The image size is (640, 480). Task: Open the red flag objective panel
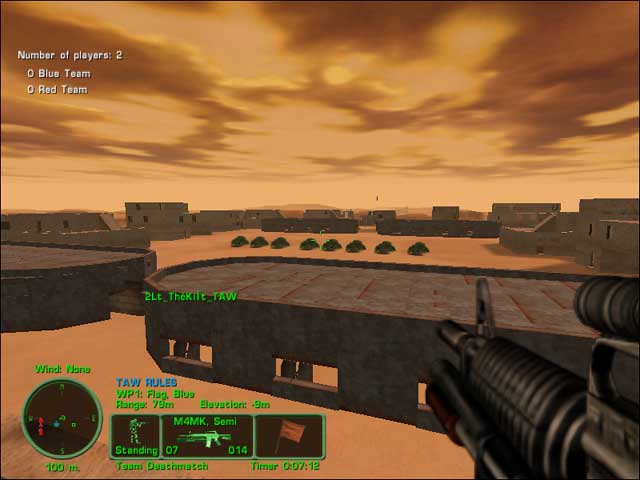289,436
